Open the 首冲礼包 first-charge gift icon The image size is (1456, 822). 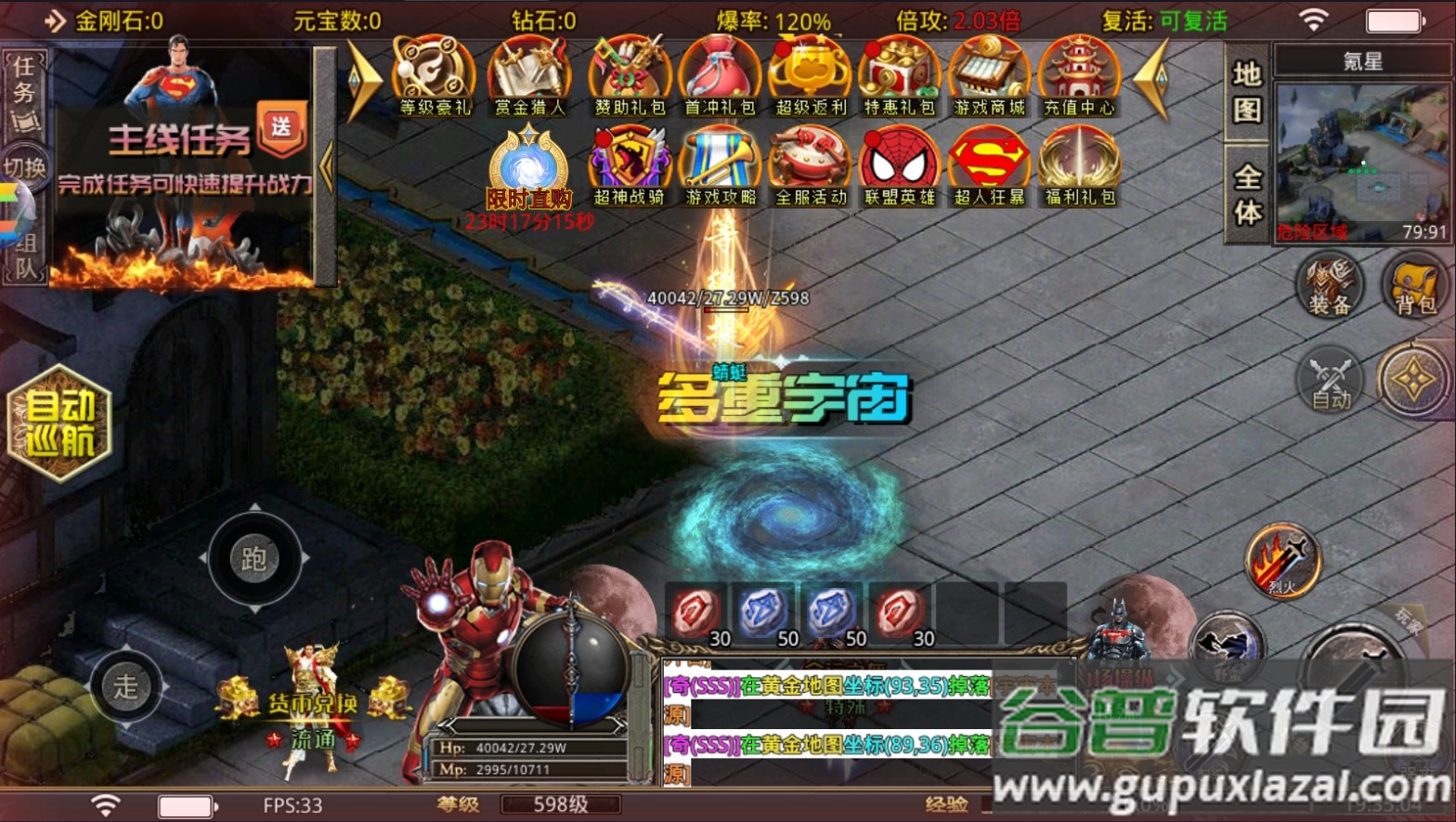(x=720, y=74)
